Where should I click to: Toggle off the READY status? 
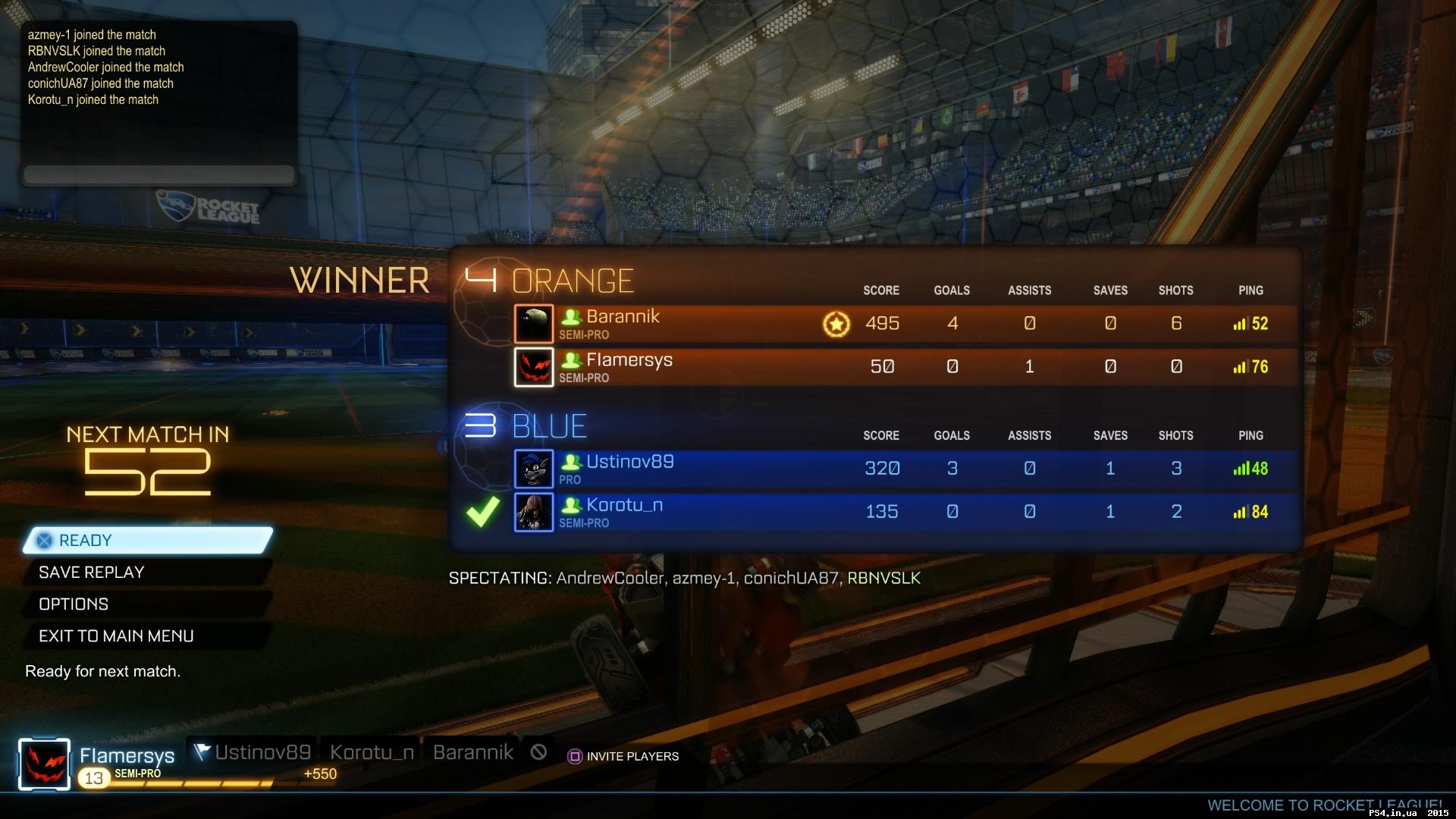[148, 540]
